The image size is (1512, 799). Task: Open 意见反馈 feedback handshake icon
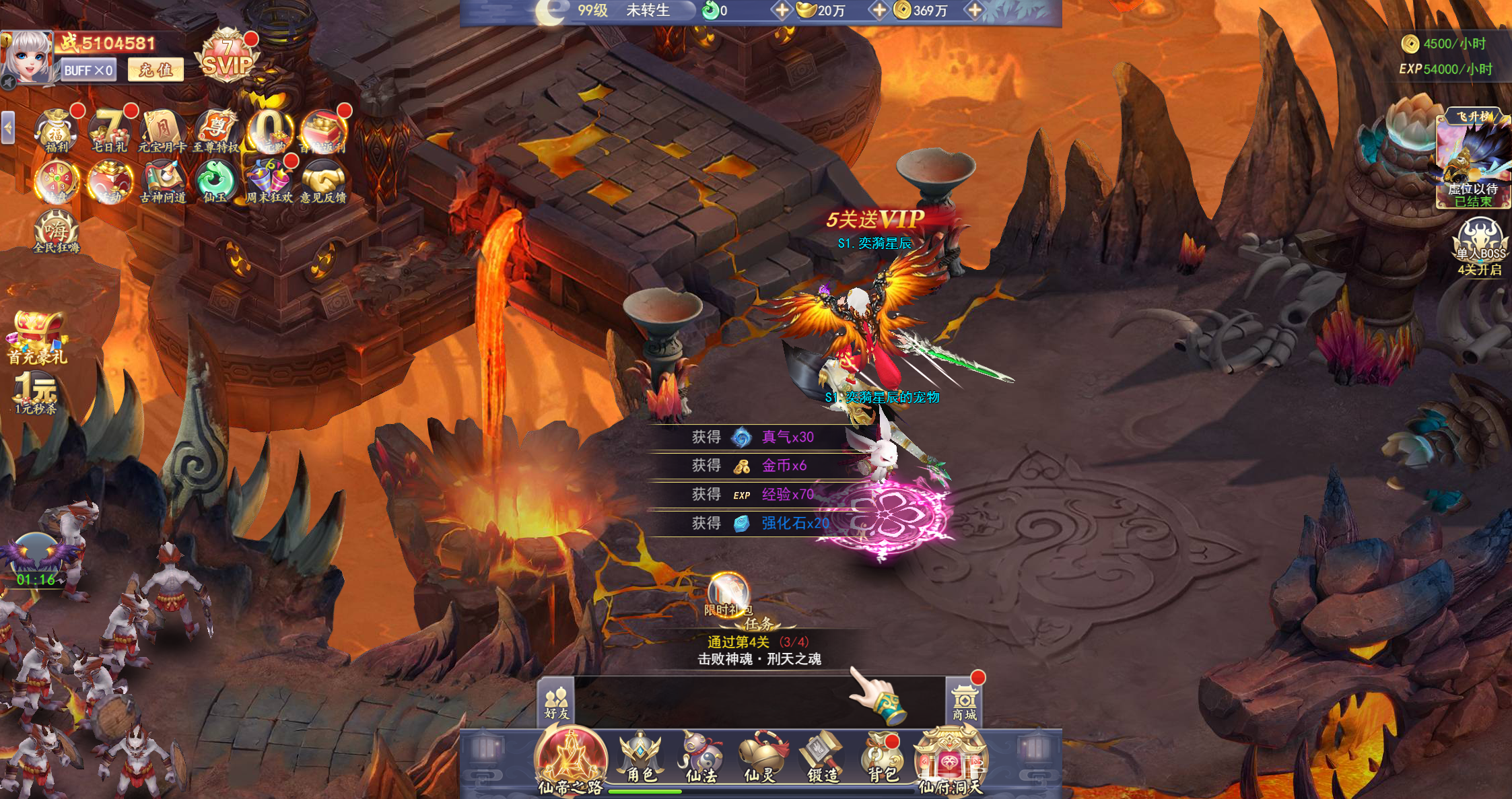pos(323,181)
